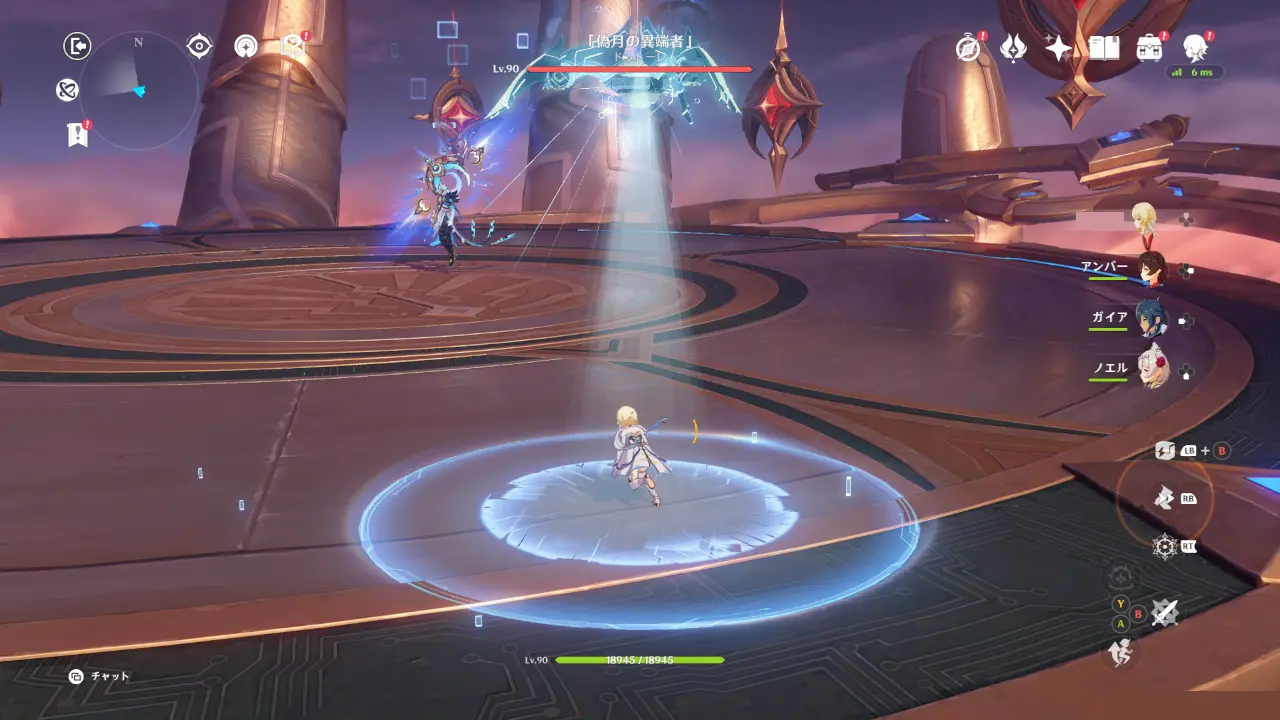Open the tutorial notice icon with alert

pyautogui.click(x=292, y=45)
